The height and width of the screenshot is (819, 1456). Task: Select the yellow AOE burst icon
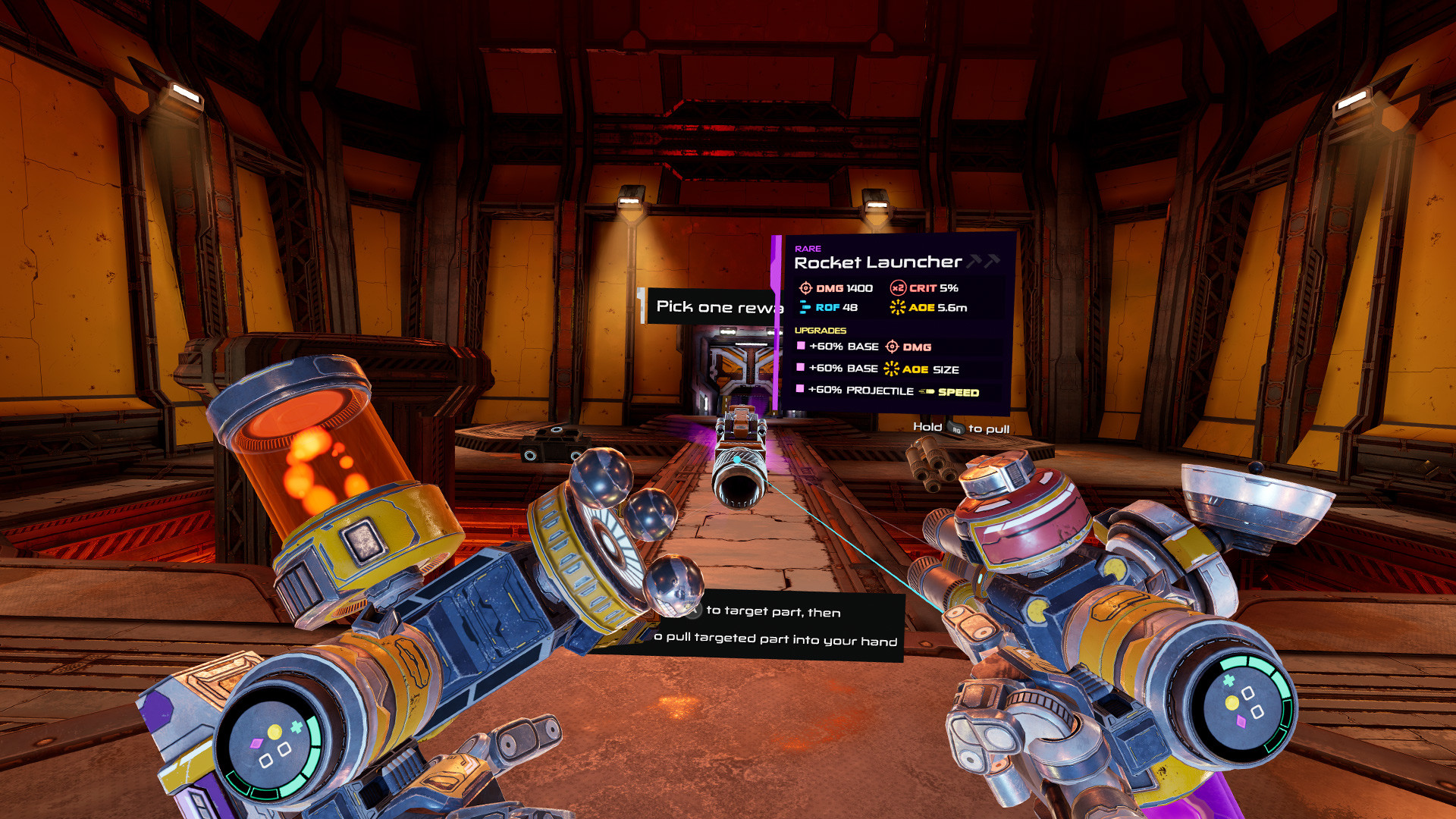point(898,308)
